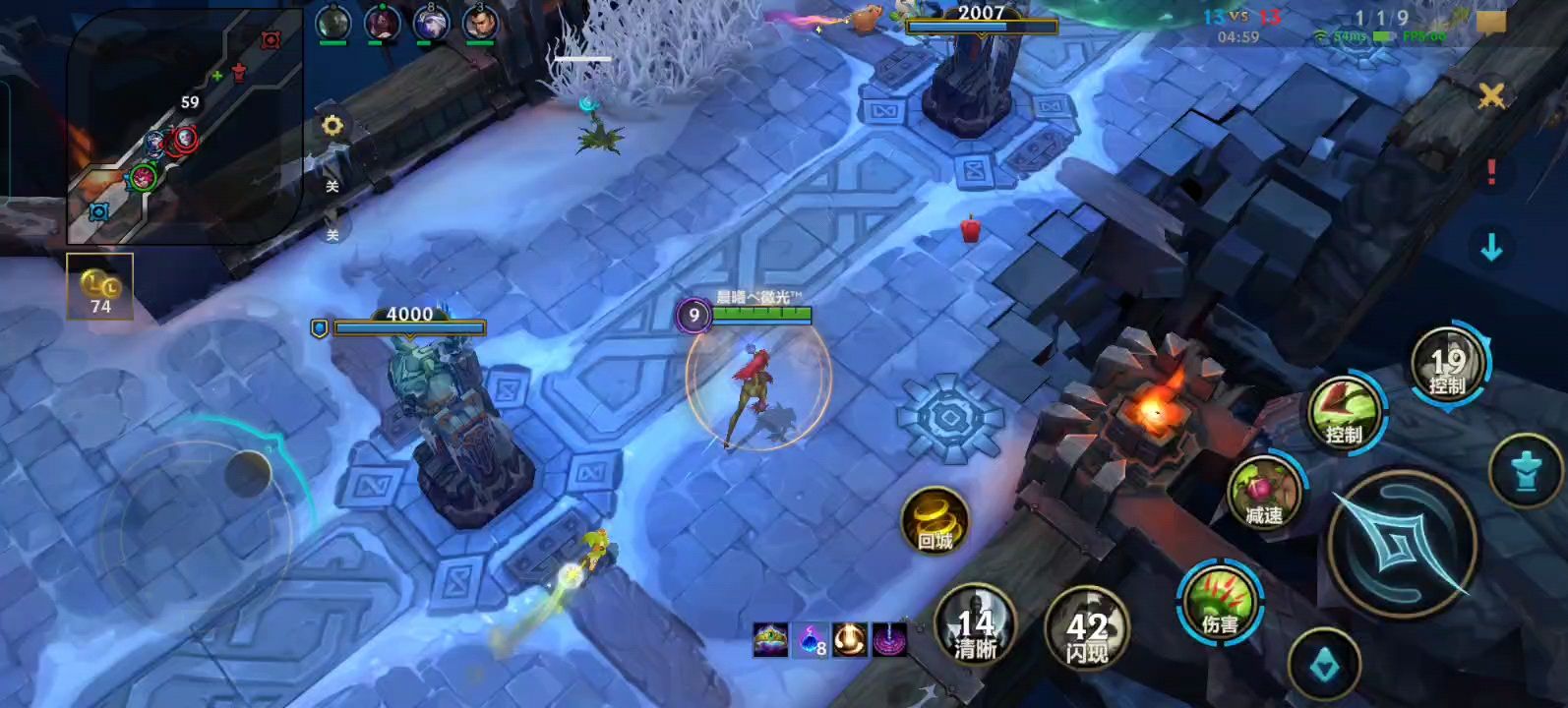Tap the blue diamond button below attack
The height and width of the screenshot is (708, 1568).
(1324, 665)
